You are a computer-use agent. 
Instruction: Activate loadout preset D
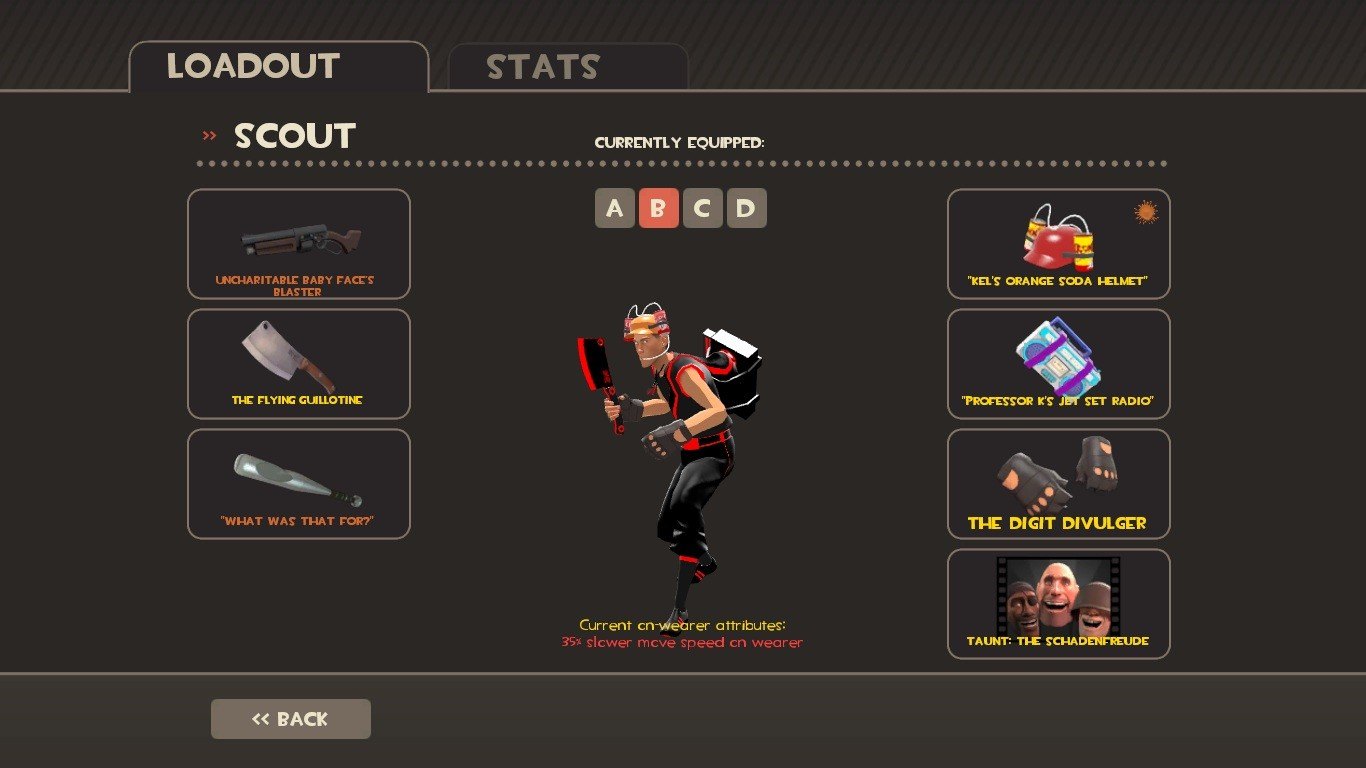(x=747, y=208)
